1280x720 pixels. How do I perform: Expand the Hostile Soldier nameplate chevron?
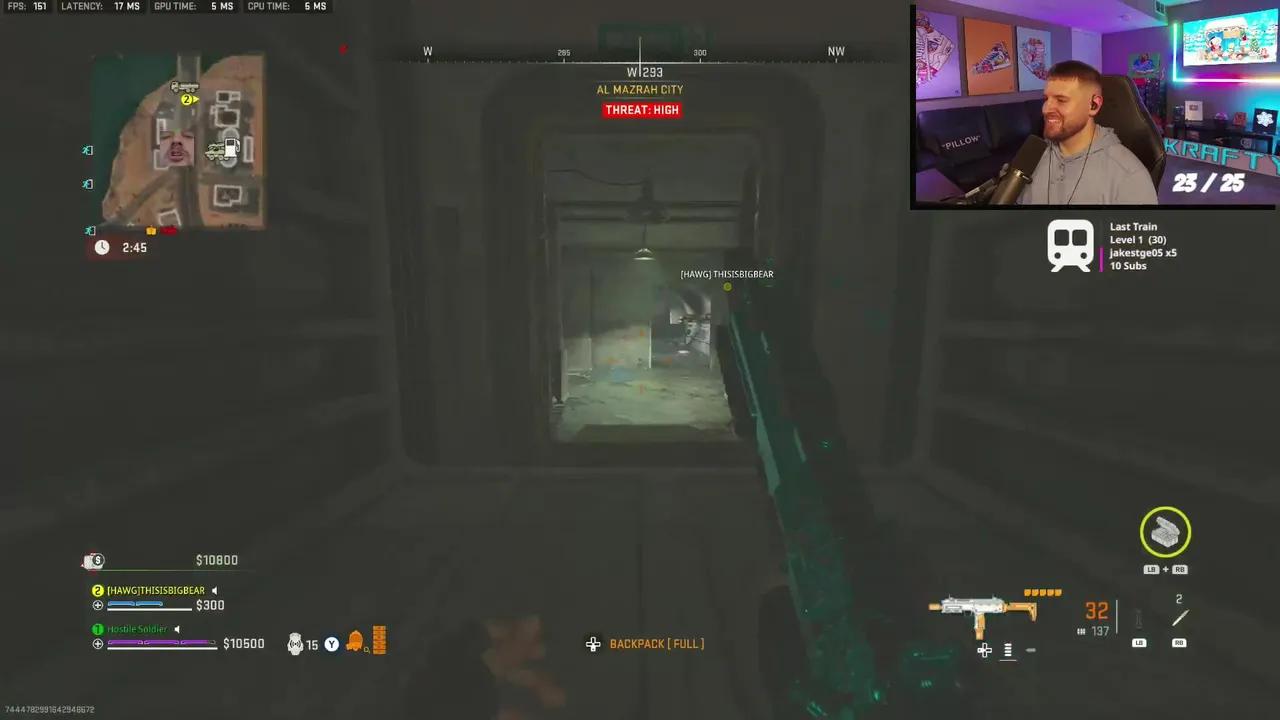(x=176, y=628)
